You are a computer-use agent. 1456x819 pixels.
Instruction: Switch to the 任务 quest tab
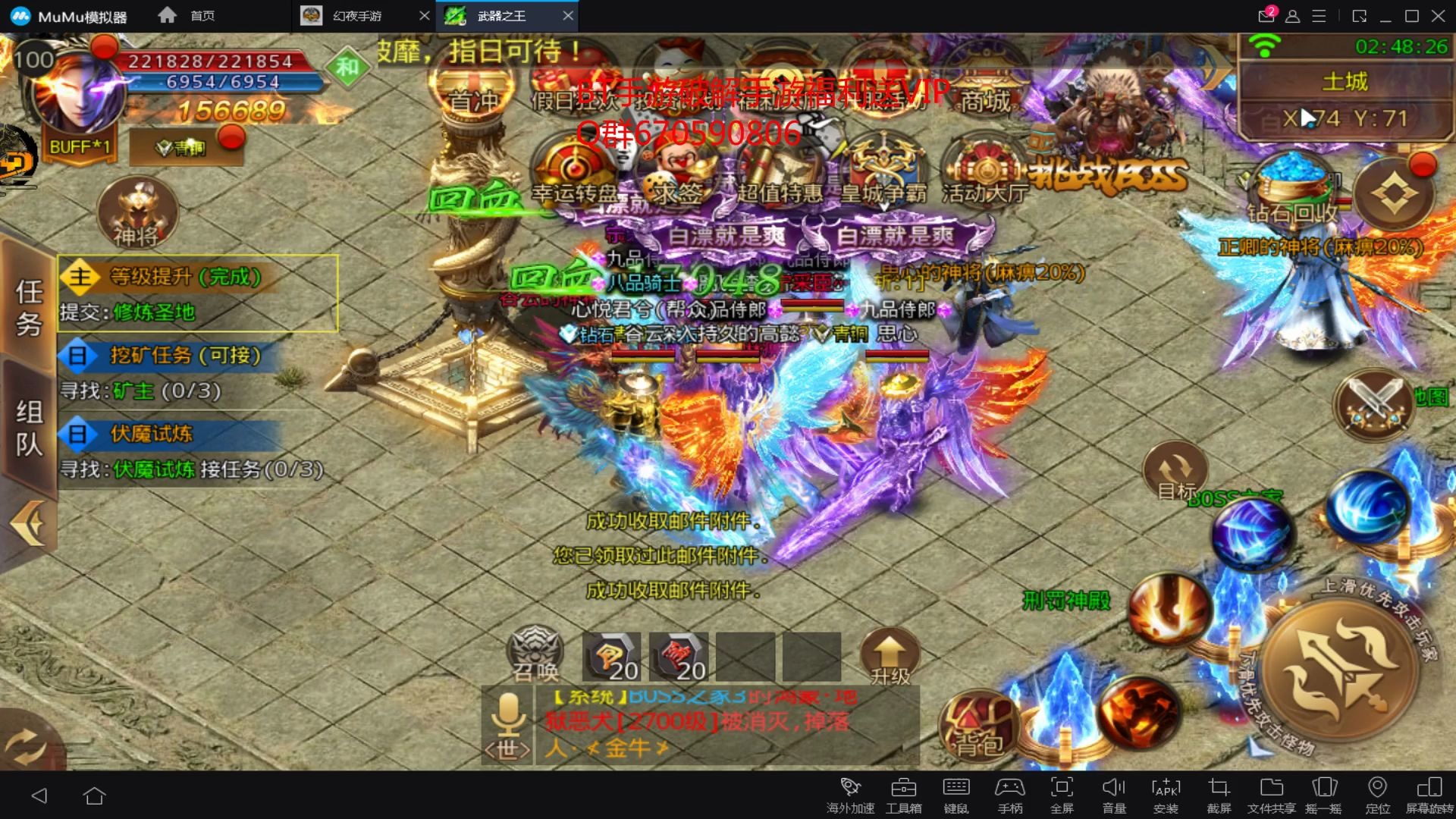tap(29, 306)
